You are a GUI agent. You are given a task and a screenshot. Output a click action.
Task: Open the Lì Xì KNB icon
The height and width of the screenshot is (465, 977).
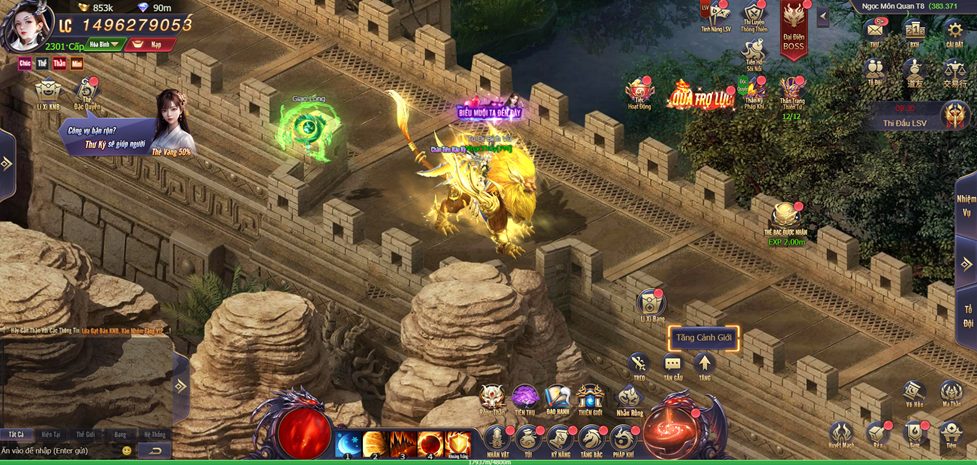tap(48, 92)
